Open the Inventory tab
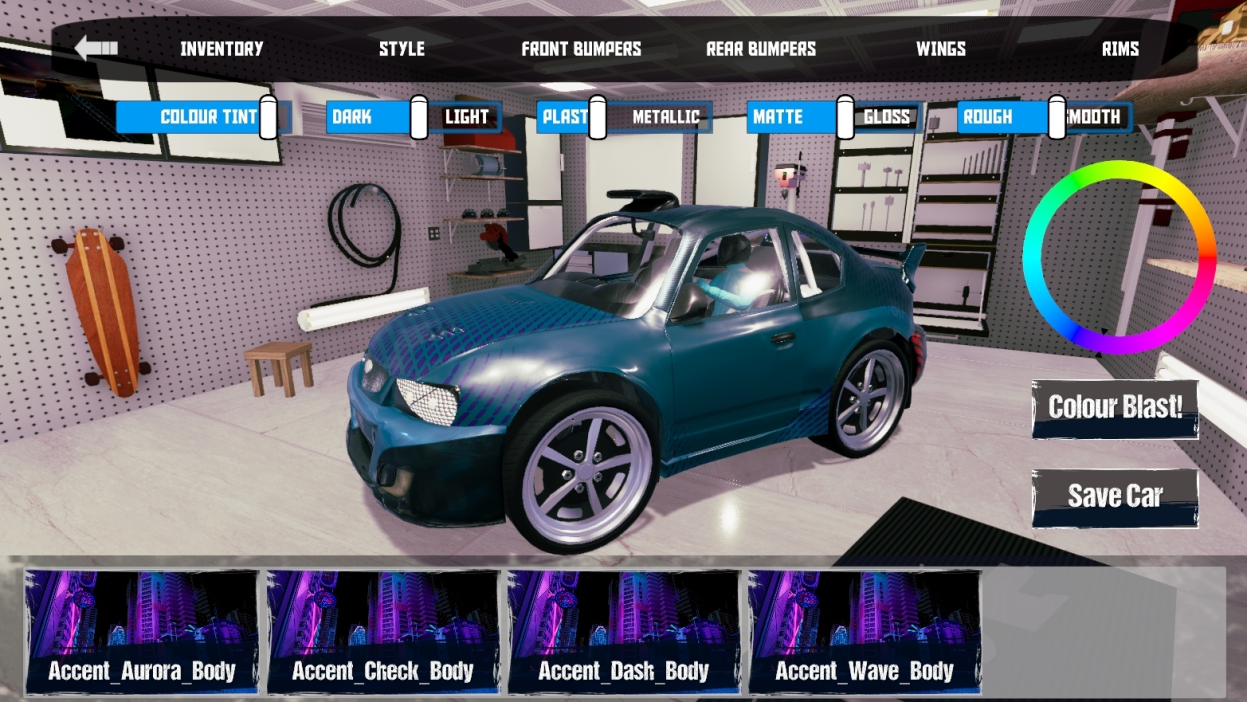This screenshot has width=1247, height=702. [221, 48]
